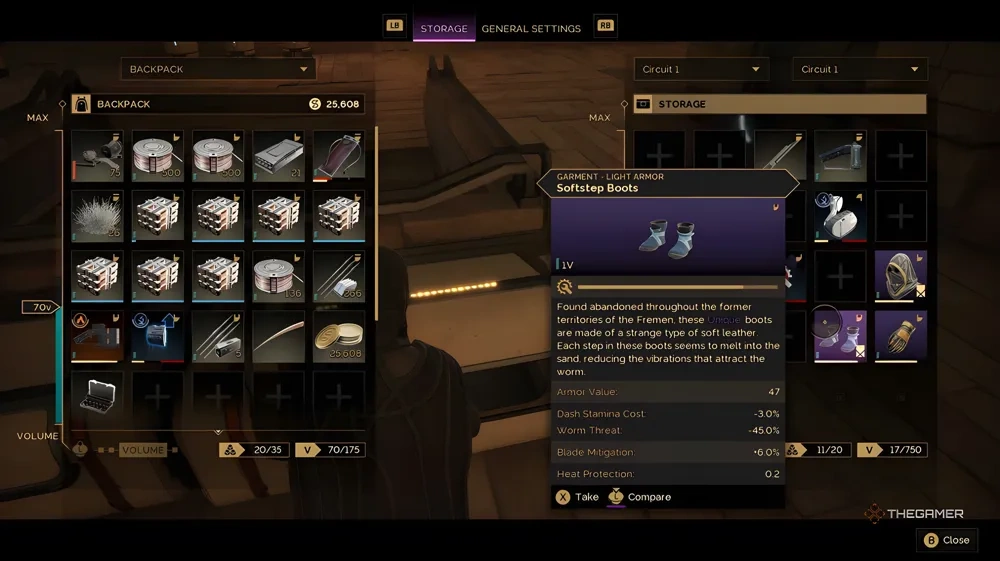This screenshot has width=1000, height=561.
Task: Select the Softstep Boots in storage
Action: tap(840, 335)
